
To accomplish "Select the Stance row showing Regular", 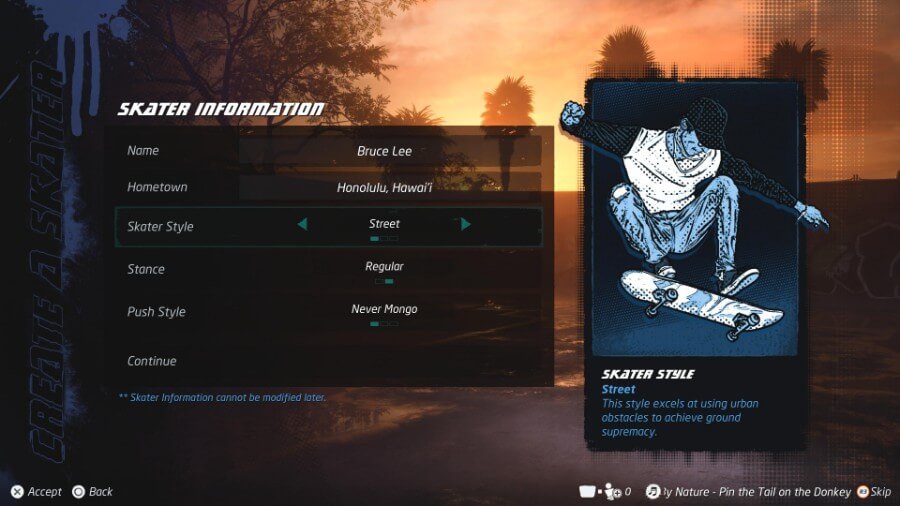I will [384, 268].
